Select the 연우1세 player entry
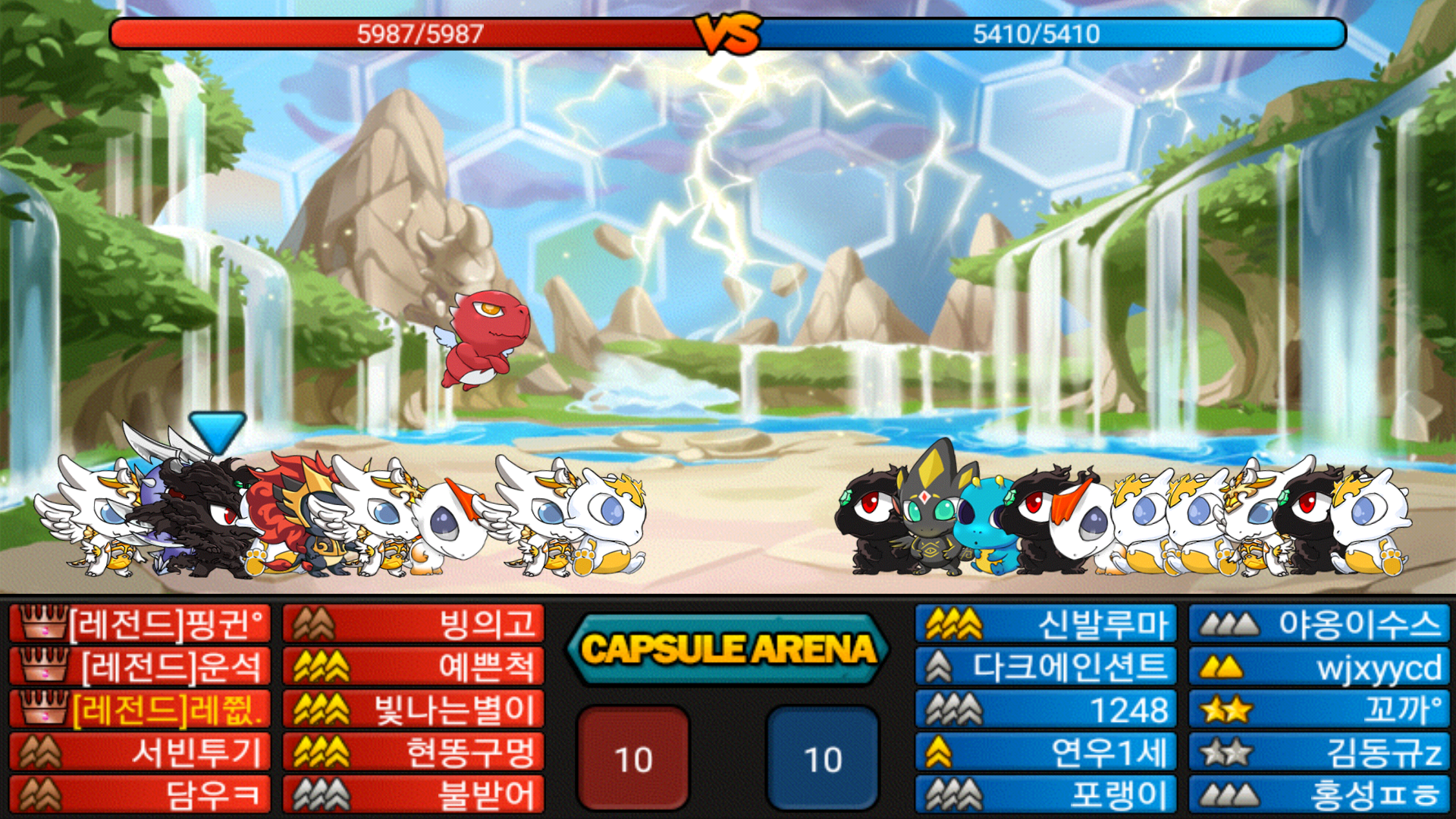Viewport: 1456px width, 819px height. pyautogui.click(x=1046, y=752)
